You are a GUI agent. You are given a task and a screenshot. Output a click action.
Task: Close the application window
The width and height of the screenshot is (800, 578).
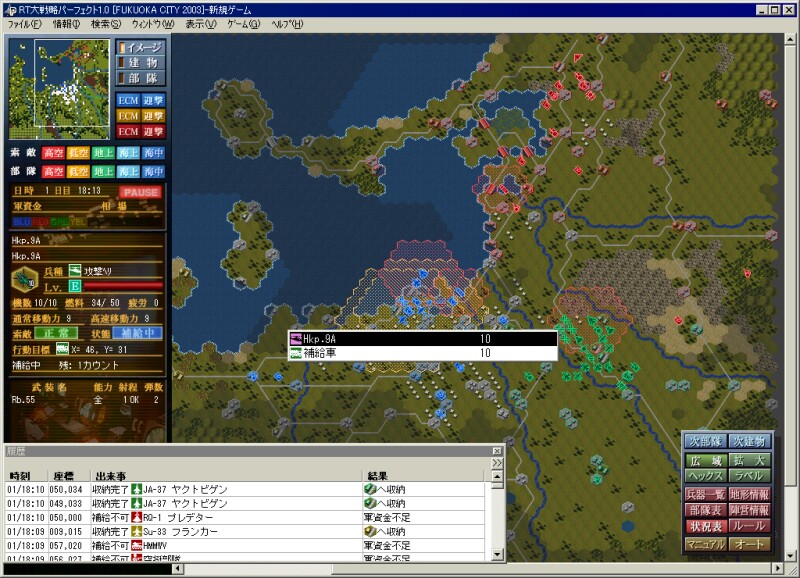point(788,8)
